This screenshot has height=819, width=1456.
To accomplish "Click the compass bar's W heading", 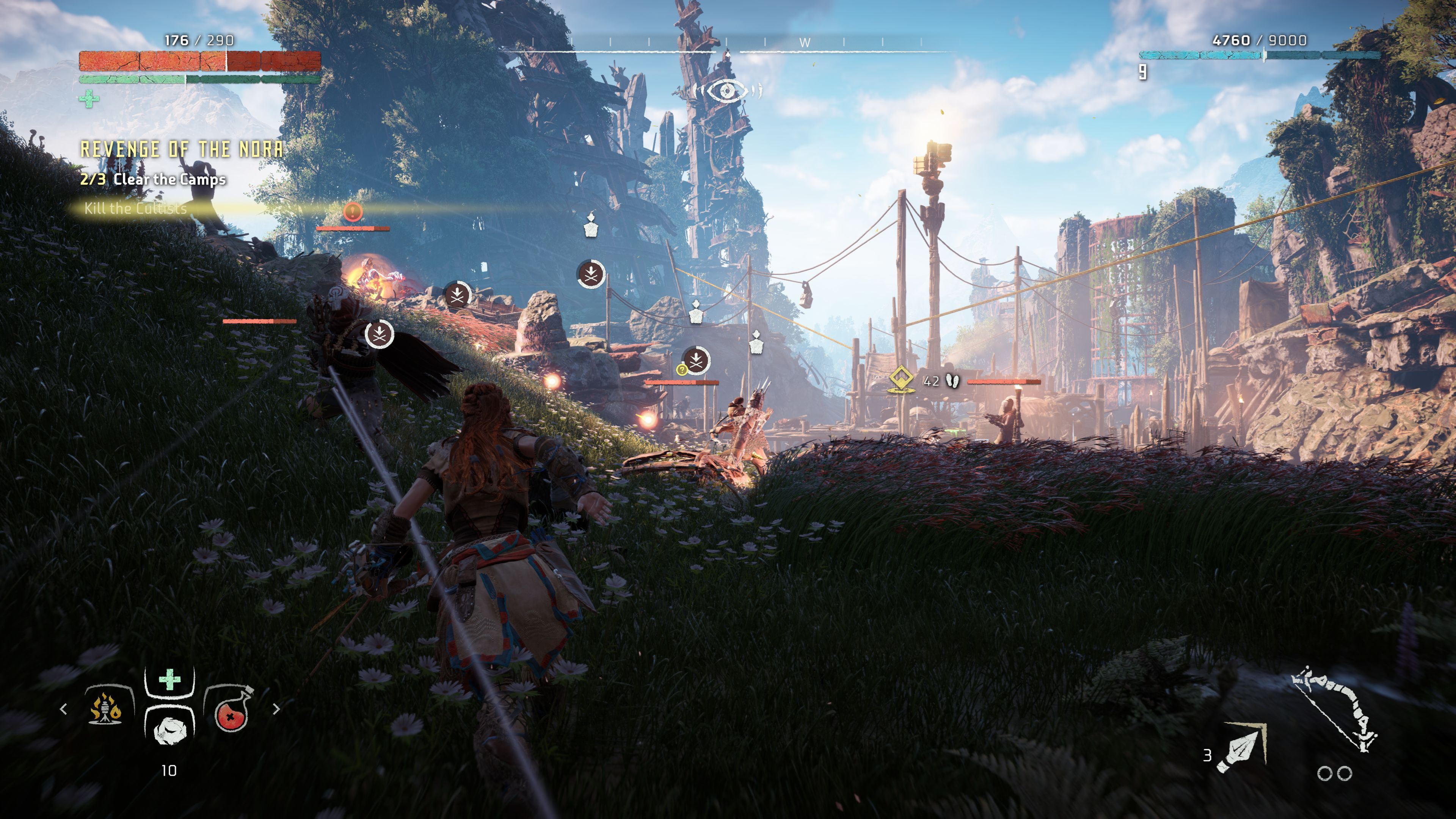I will pyautogui.click(x=805, y=42).
